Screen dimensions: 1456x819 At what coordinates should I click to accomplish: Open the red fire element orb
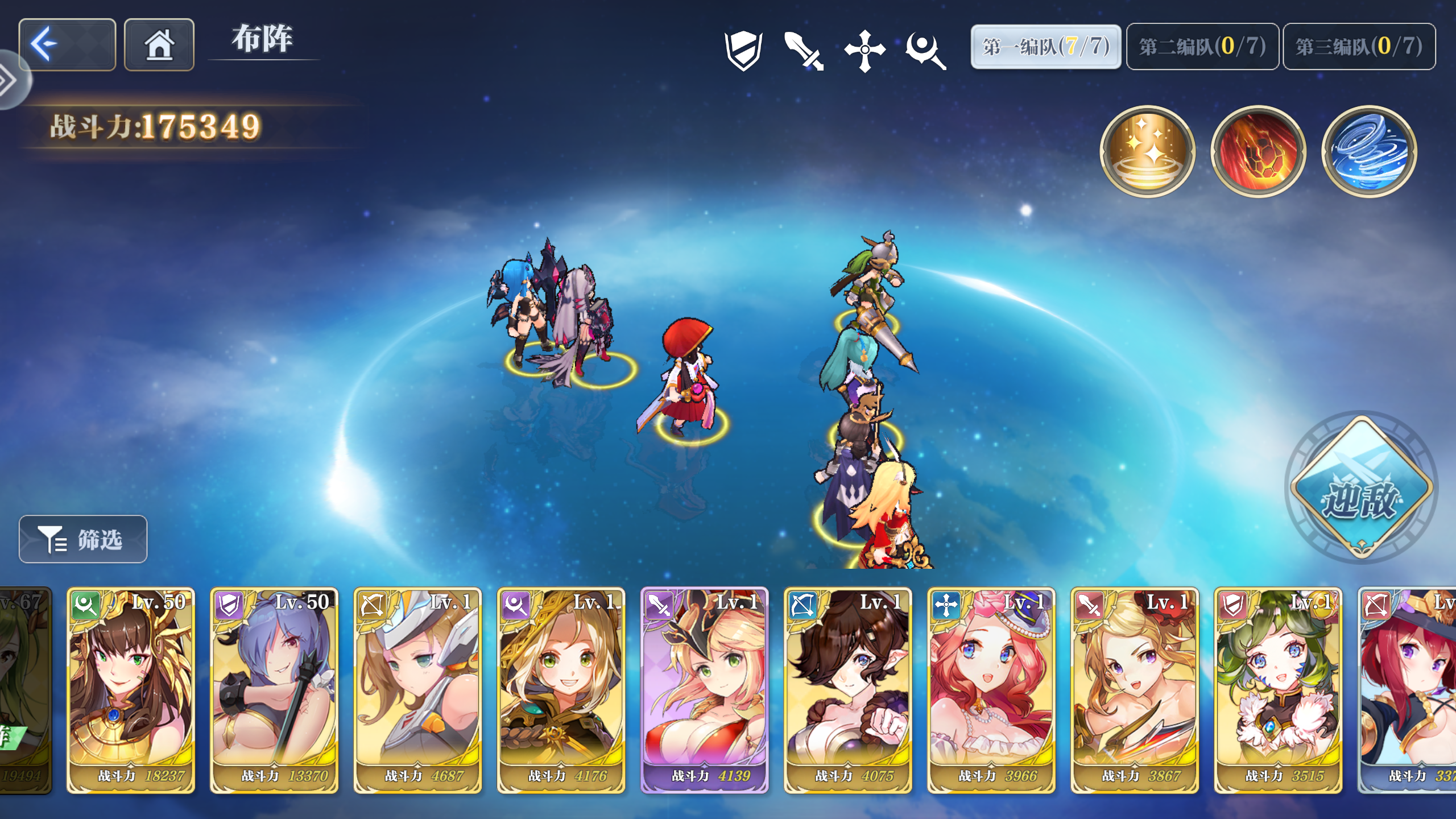pos(1259,151)
